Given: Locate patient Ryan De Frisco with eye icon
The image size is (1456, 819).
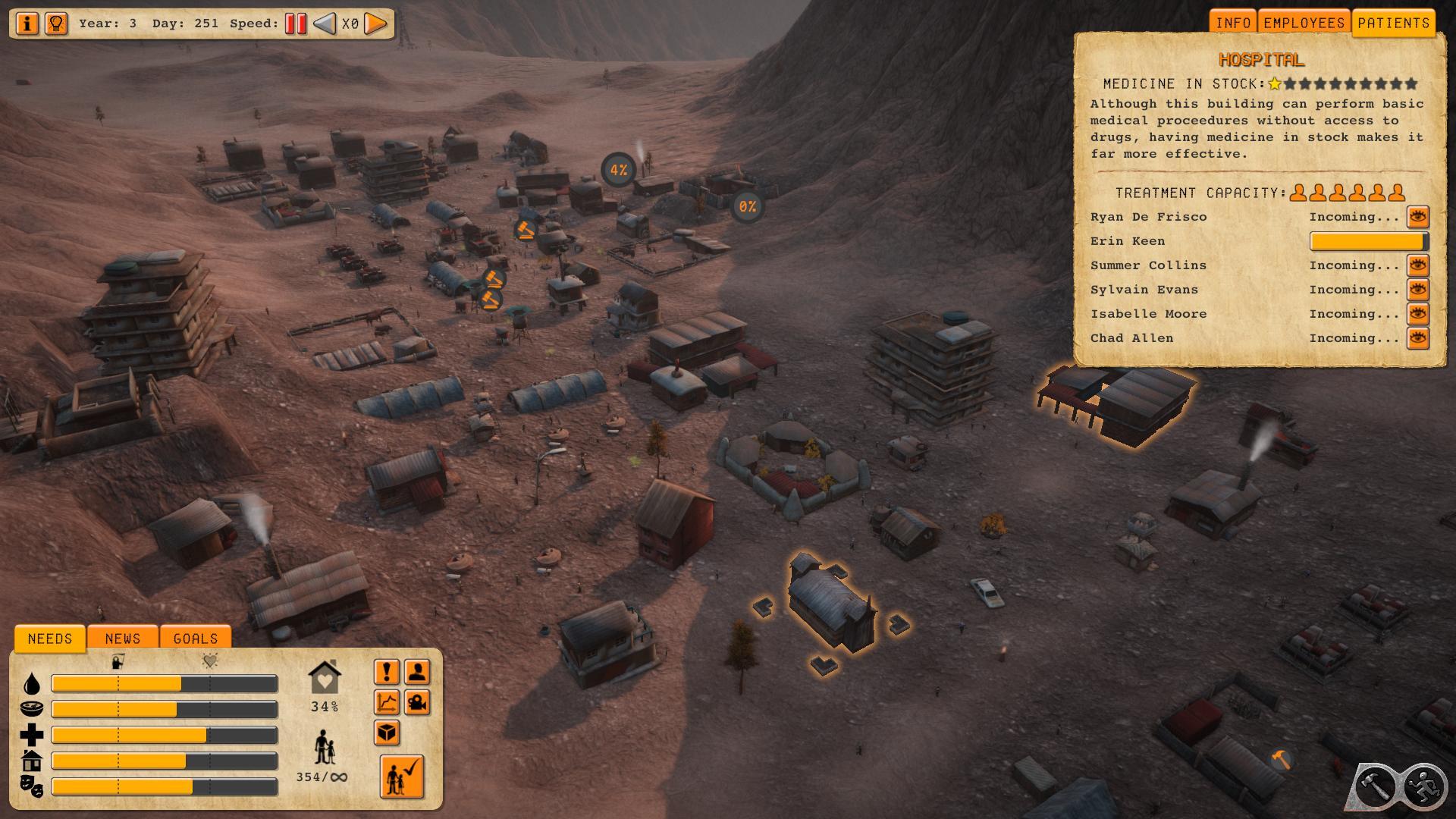Looking at the screenshot, I should point(1417,217).
